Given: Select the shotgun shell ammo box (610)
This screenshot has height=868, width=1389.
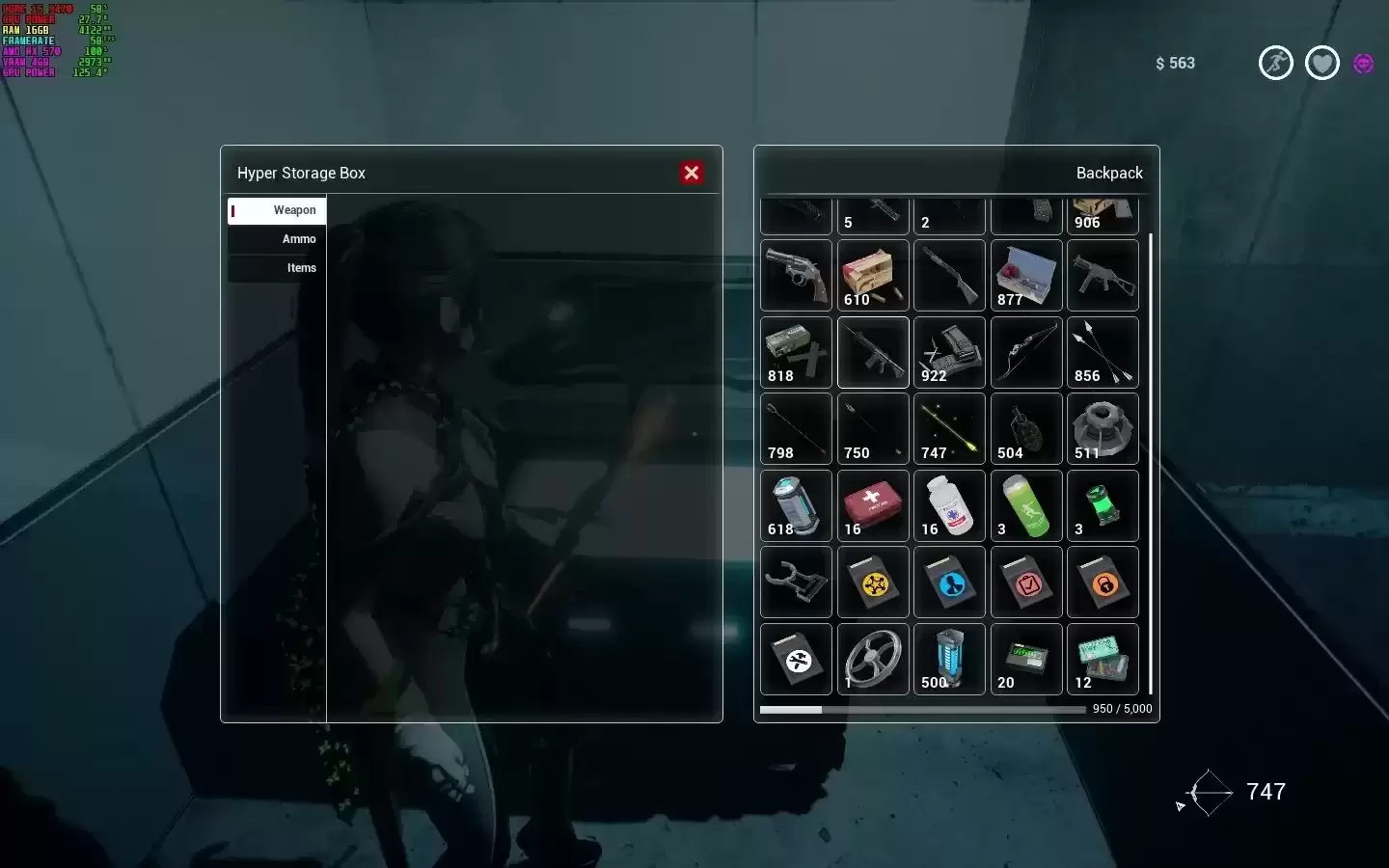Looking at the screenshot, I should pos(873,275).
